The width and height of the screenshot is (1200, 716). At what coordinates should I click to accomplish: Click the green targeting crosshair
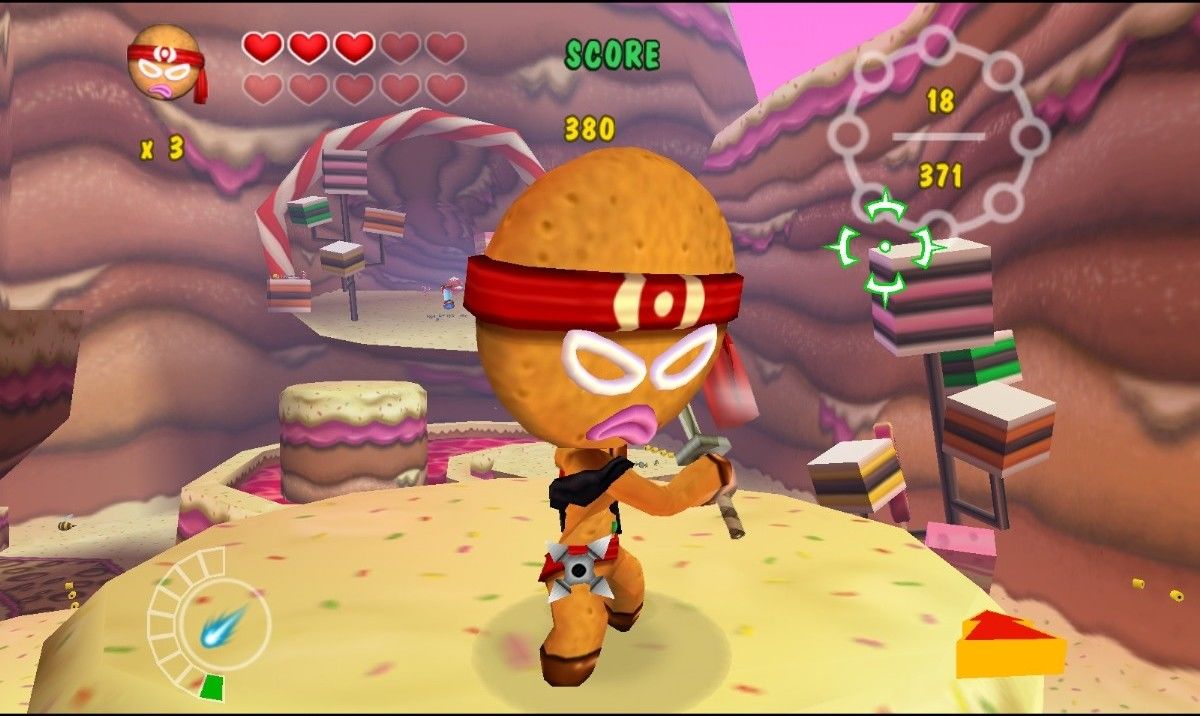click(885, 248)
